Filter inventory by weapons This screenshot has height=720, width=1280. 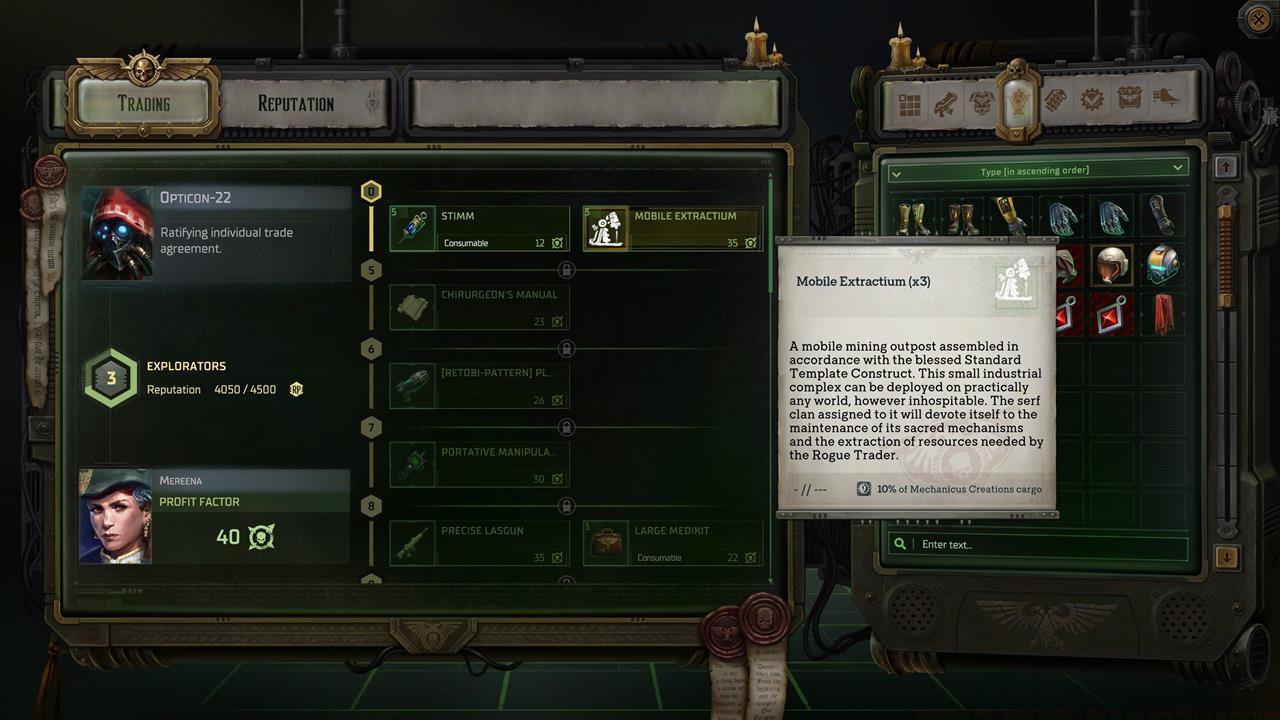(x=945, y=103)
